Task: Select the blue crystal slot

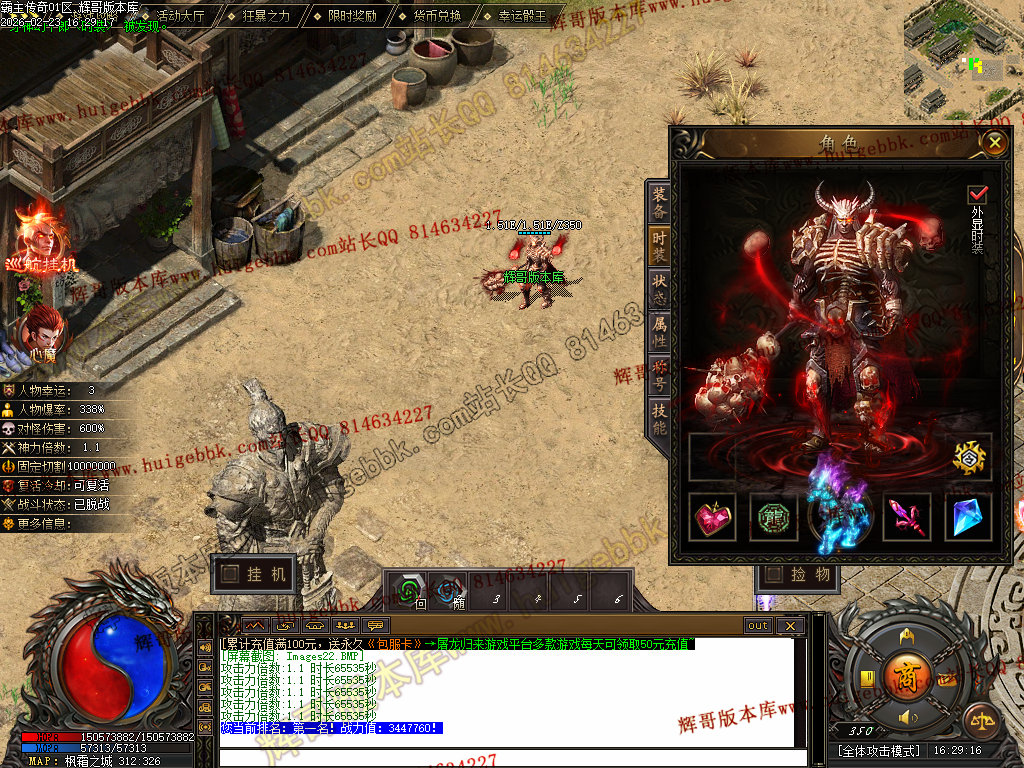Action: tap(967, 517)
